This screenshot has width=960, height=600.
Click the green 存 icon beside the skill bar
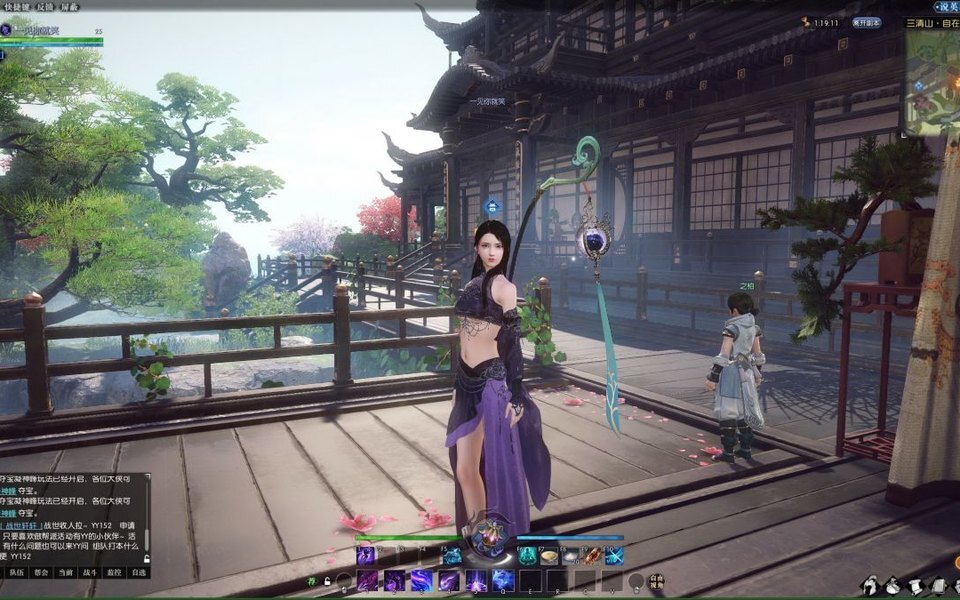click(x=312, y=579)
